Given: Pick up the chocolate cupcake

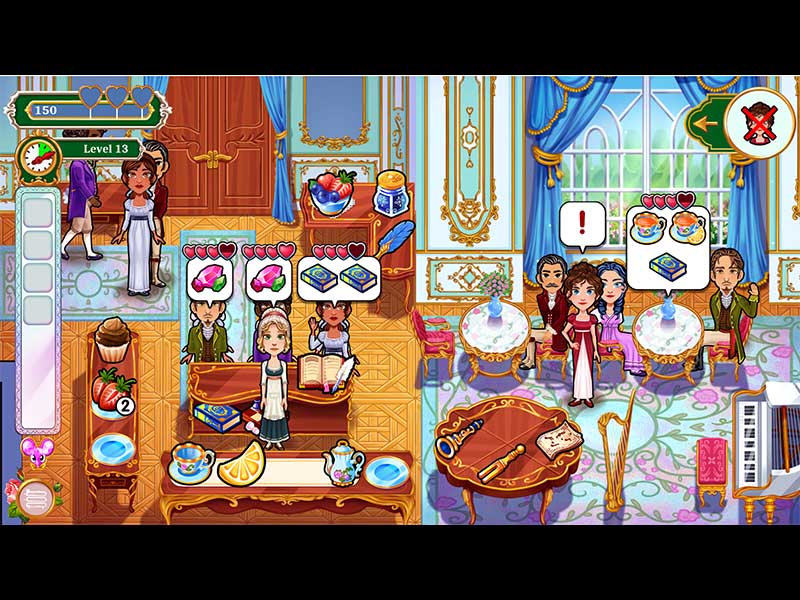Looking at the screenshot, I should click(x=114, y=339).
